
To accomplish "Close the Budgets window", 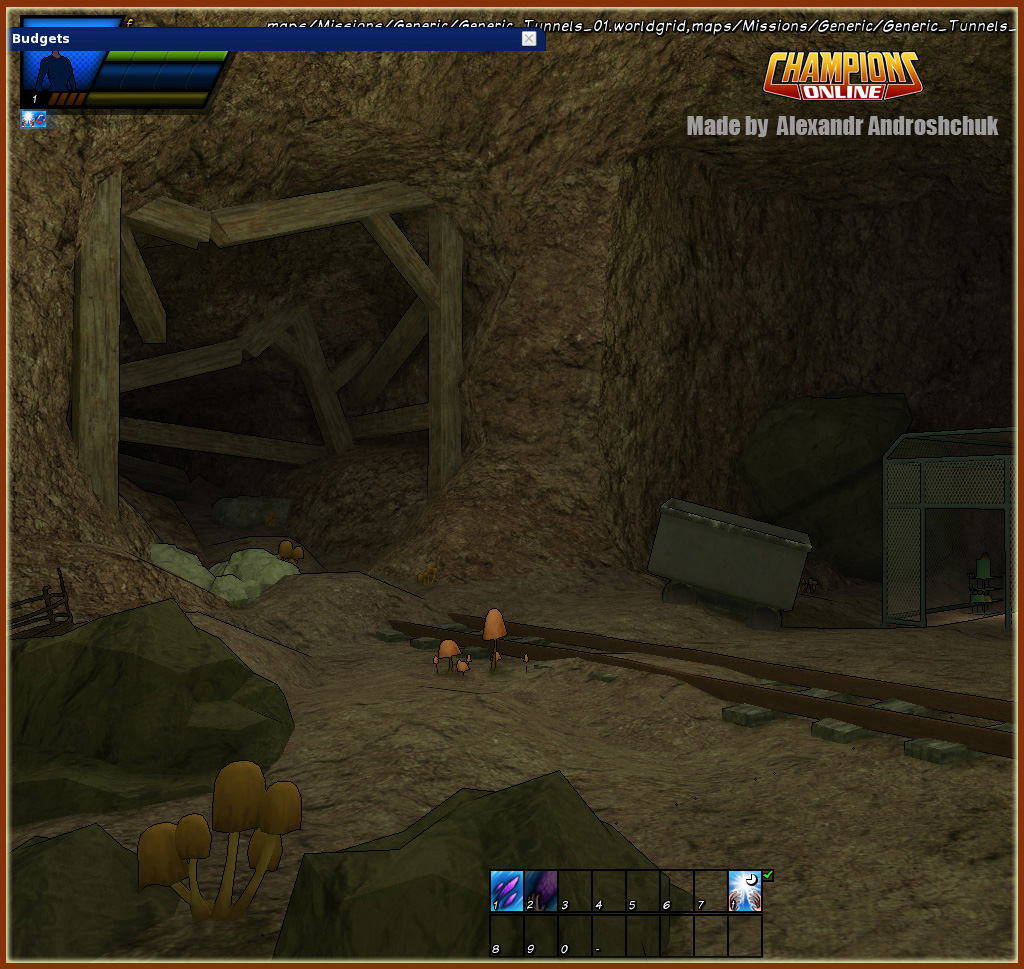I will [x=529, y=38].
